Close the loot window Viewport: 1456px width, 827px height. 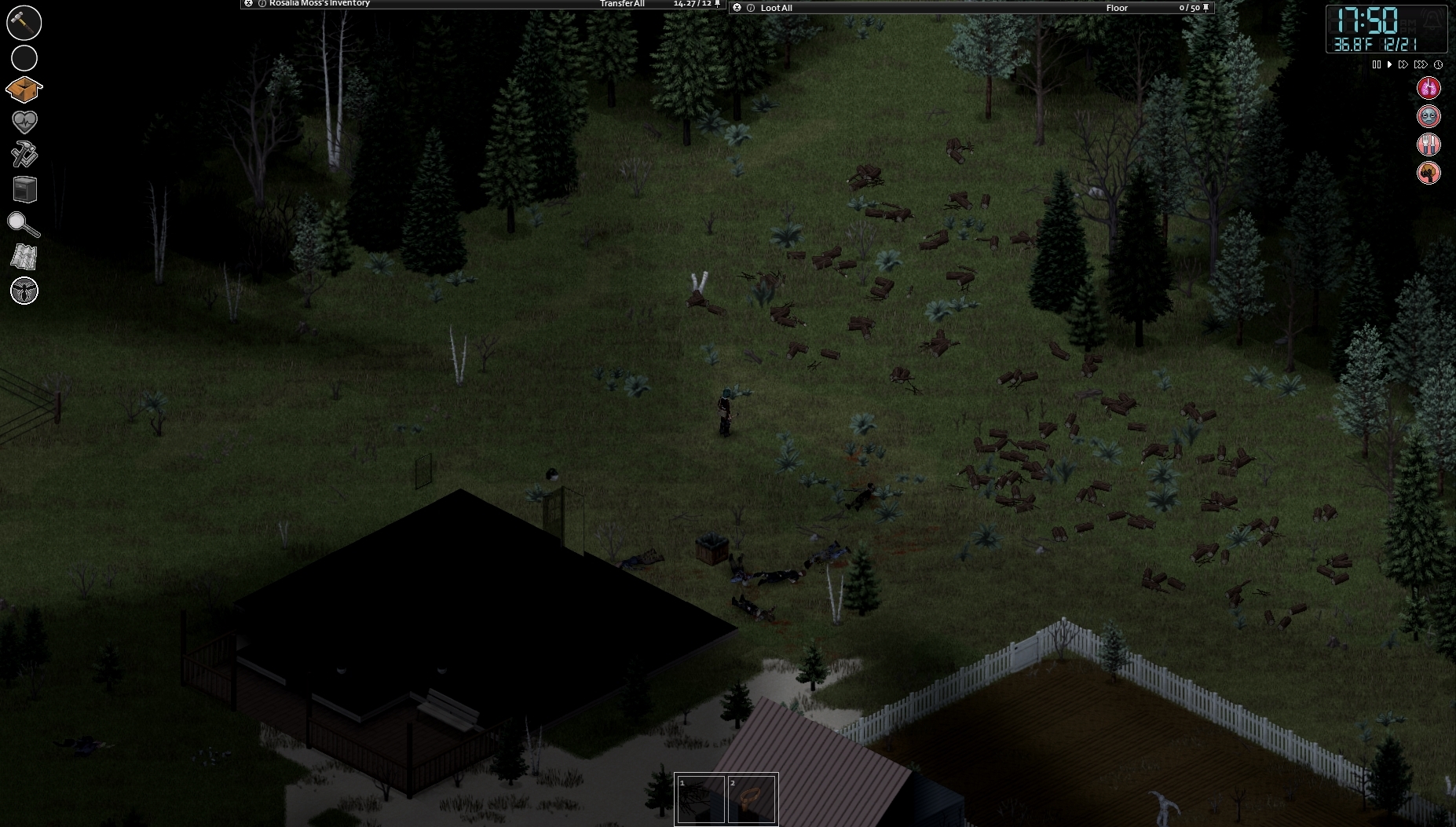pyautogui.click(x=737, y=8)
